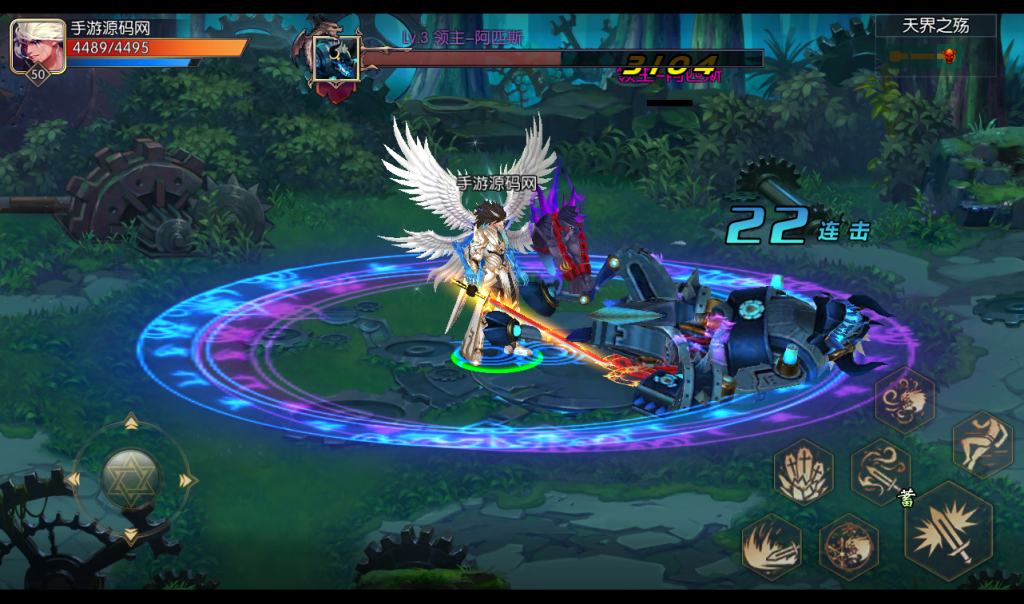The width and height of the screenshot is (1024, 604).
Task: Activate the whirlwind sword charge skill
Action: [x=881, y=471]
